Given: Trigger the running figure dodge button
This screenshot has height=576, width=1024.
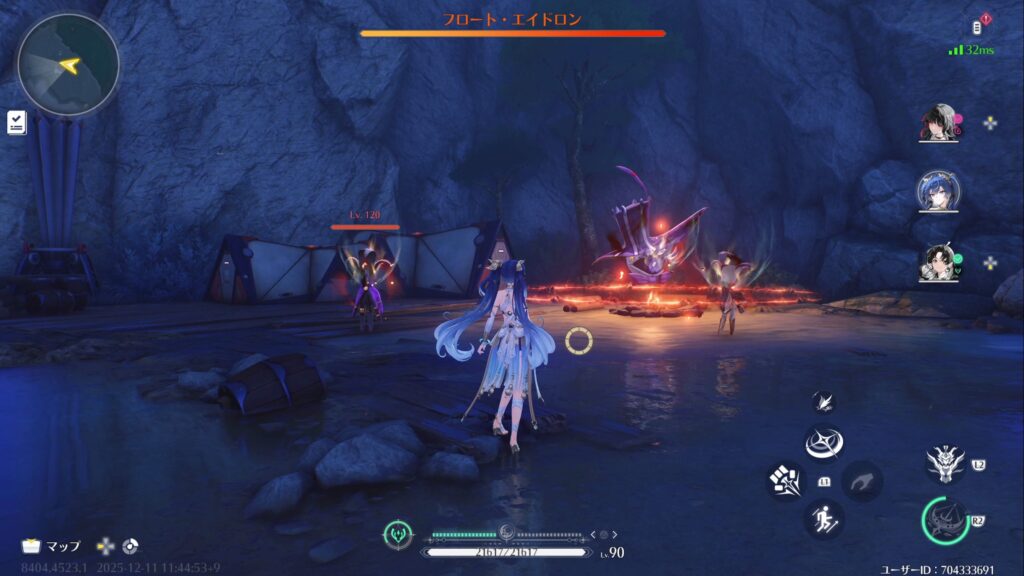Looking at the screenshot, I should pyautogui.click(x=824, y=519).
